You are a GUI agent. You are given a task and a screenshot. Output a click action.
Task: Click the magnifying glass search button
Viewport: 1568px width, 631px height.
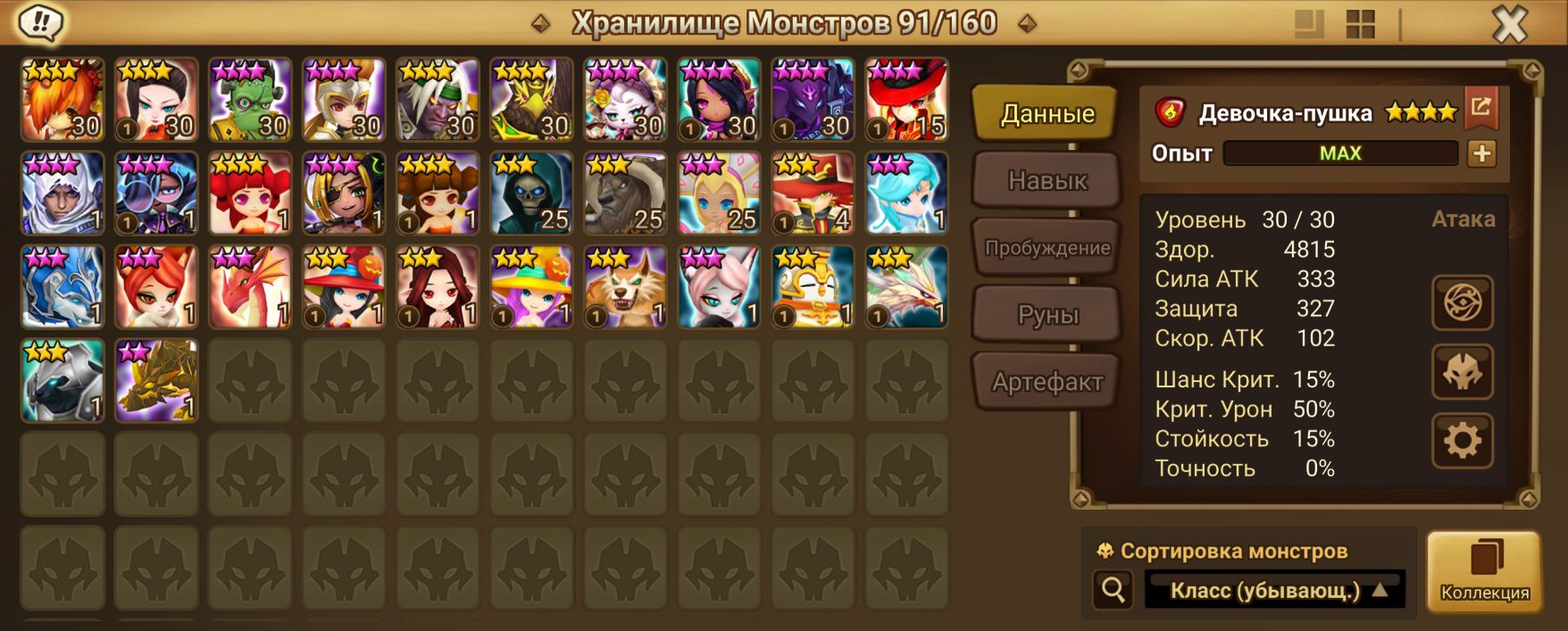1113,590
